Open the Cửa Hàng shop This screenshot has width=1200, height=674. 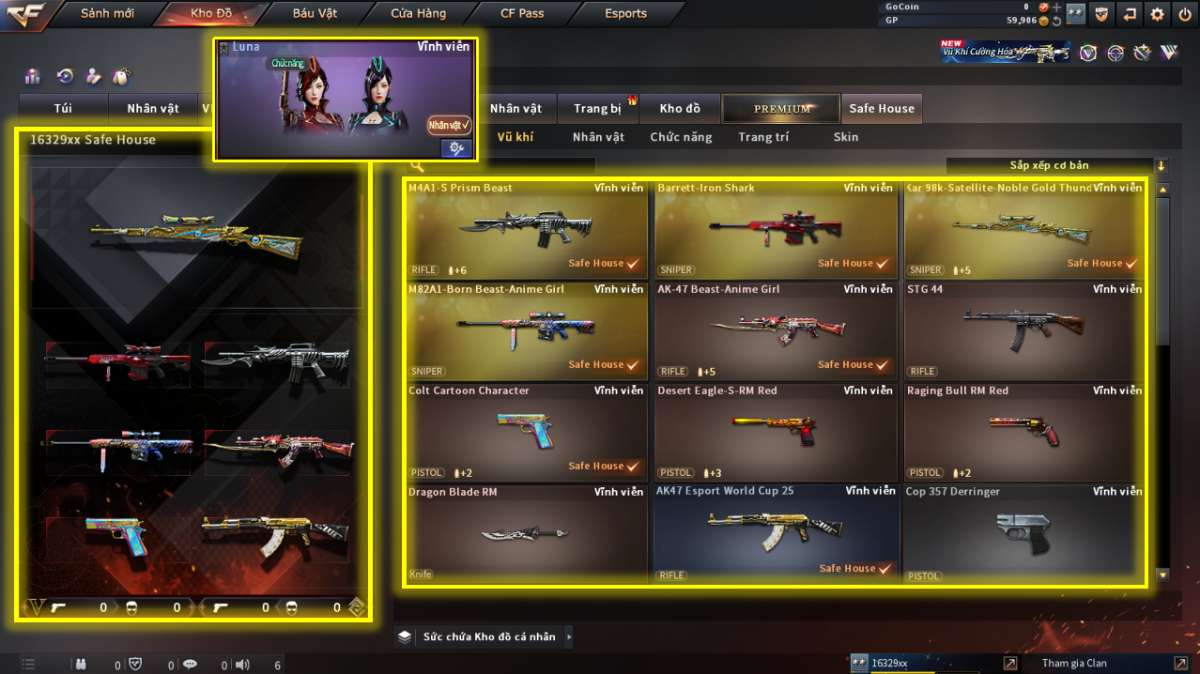tap(419, 14)
